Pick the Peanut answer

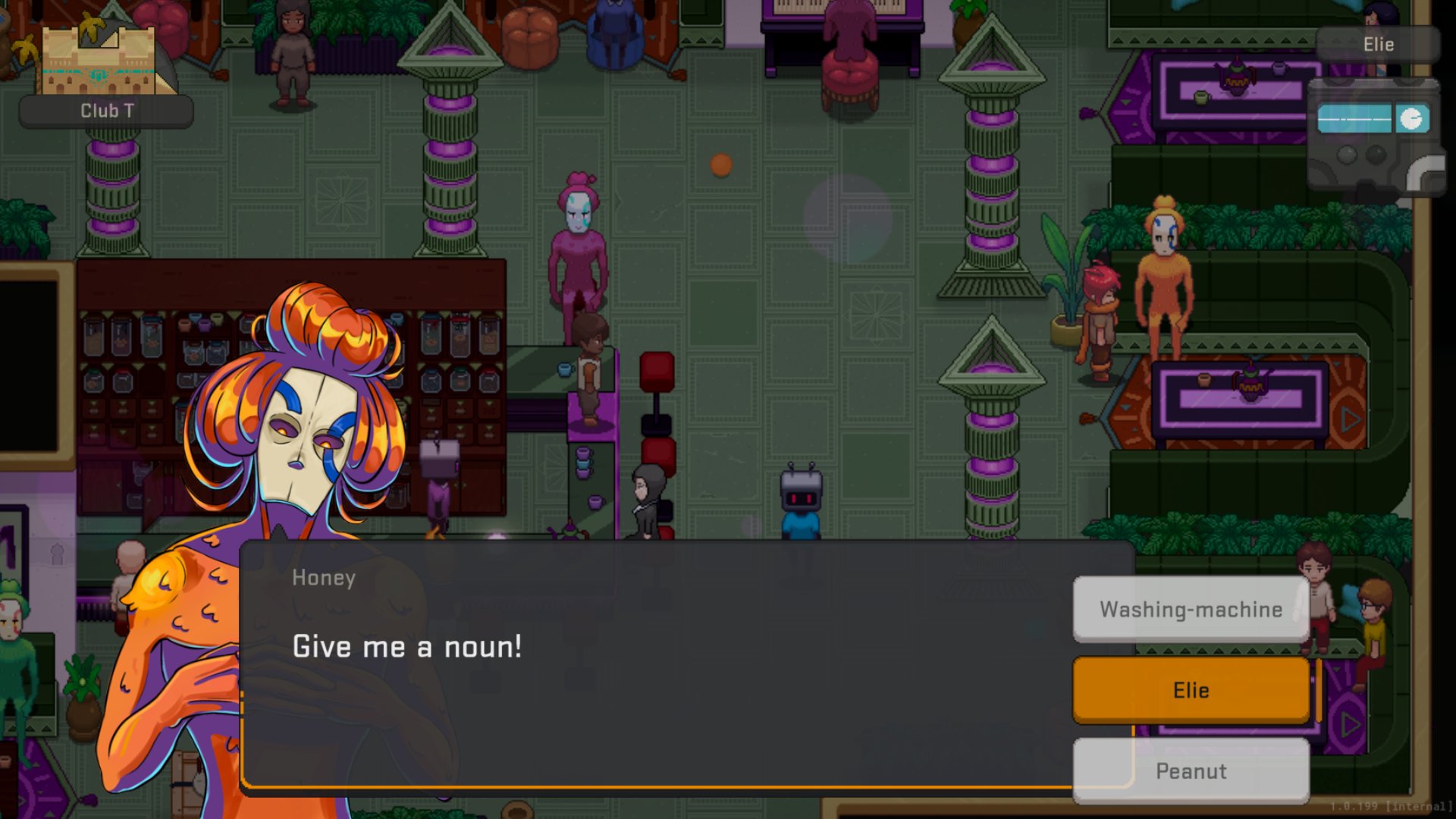pyautogui.click(x=1191, y=770)
